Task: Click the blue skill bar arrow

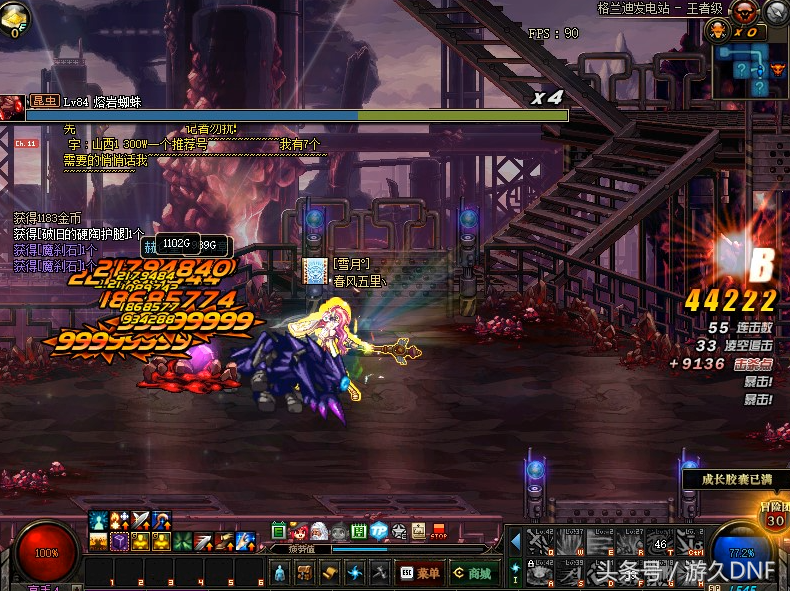Action: (516, 542)
